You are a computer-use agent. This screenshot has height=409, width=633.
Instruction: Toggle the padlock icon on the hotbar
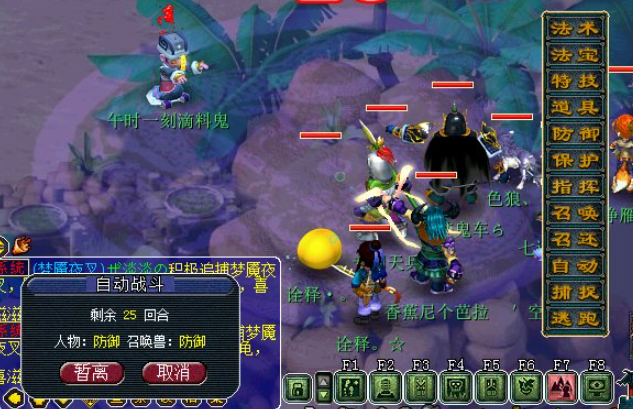click(298, 388)
